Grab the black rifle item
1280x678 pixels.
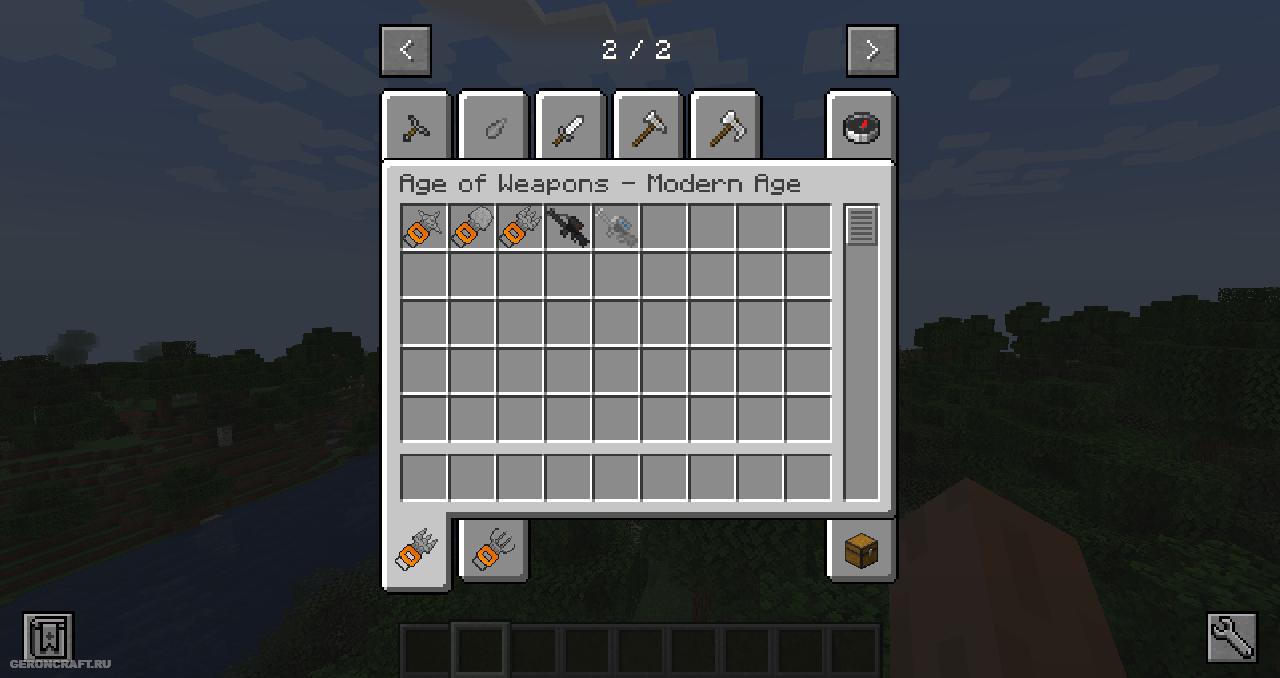(x=568, y=227)
